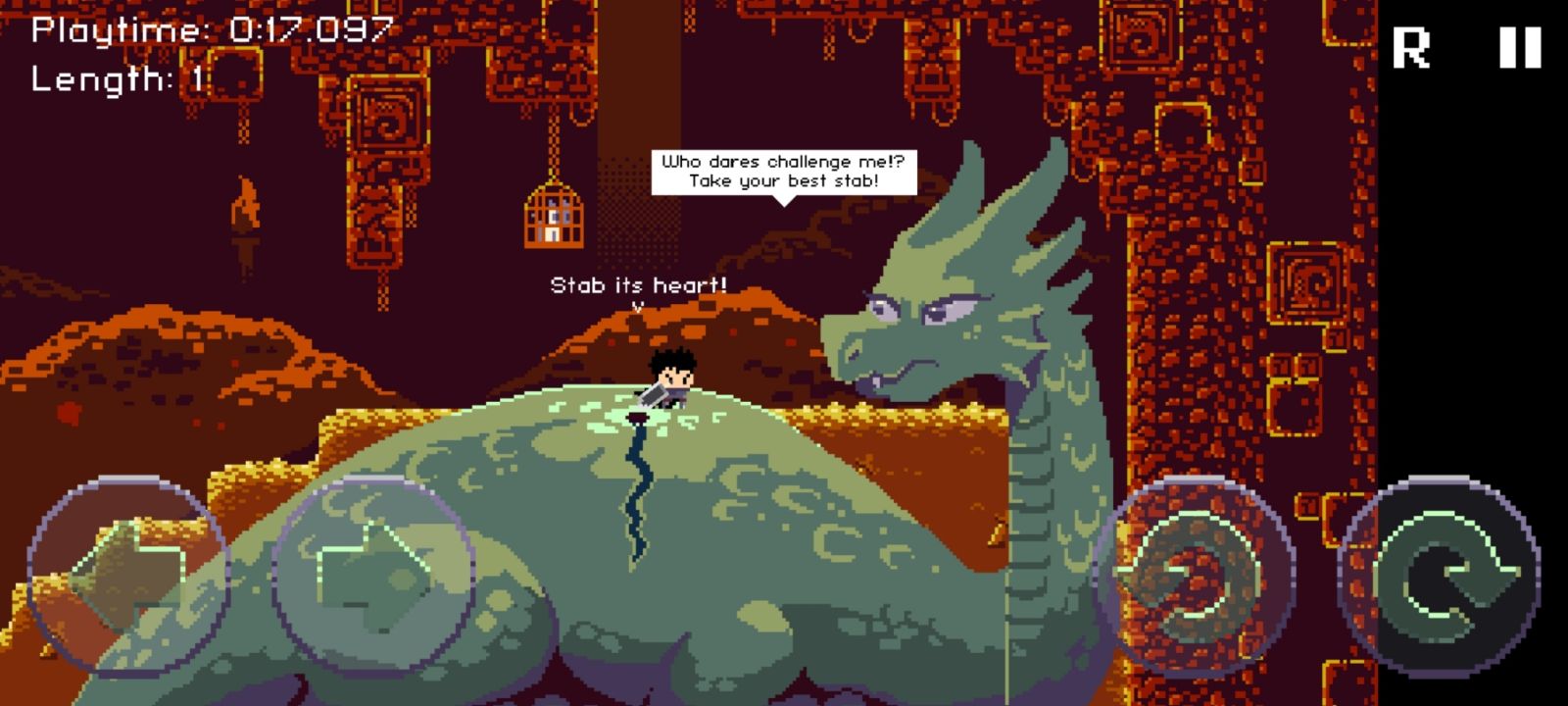The image size is (1568, 706).
Task: Pause the game
Action: [1520, 47]
